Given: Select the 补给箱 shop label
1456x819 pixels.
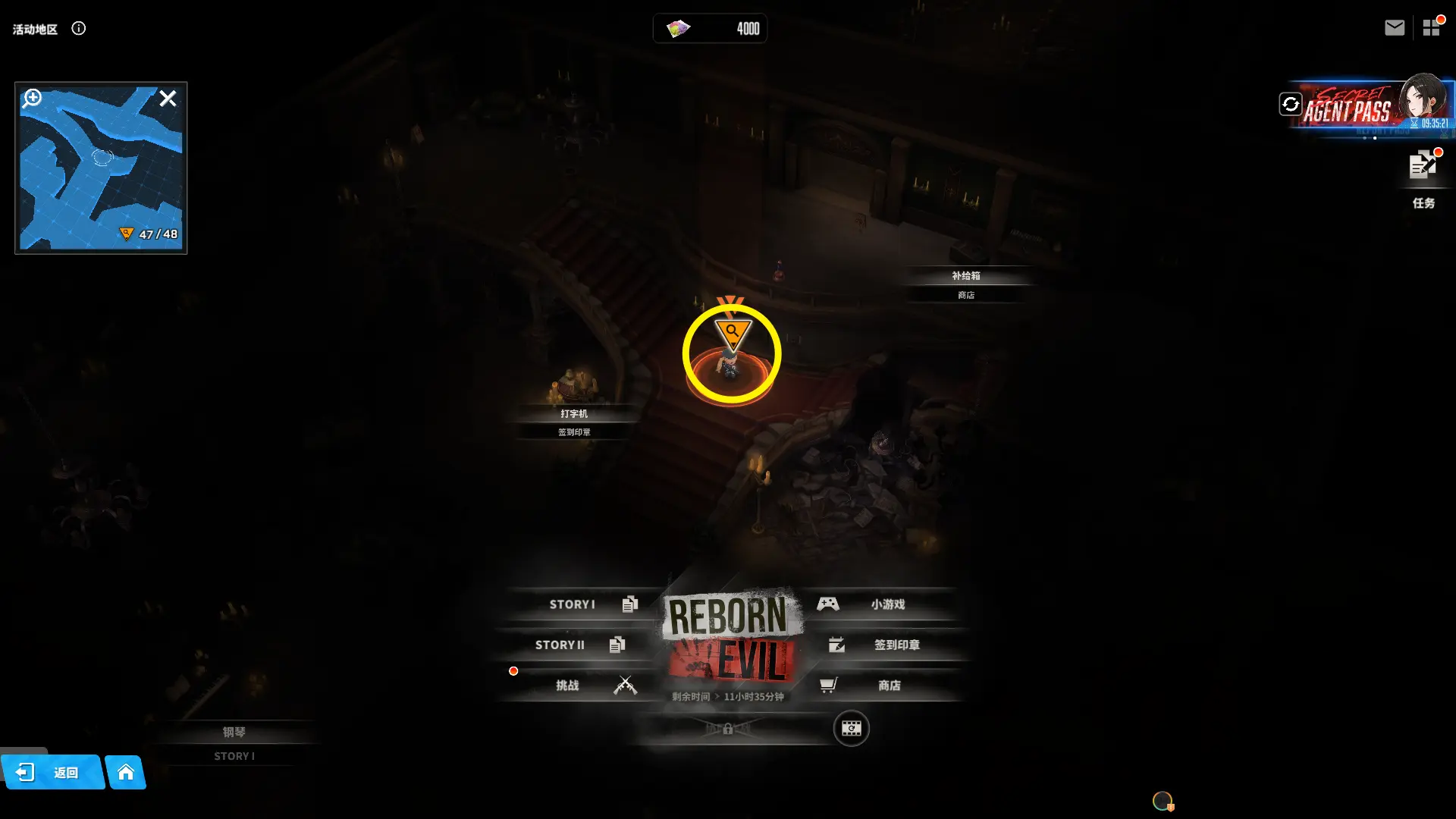Looking at the screenshot, I should point(965,276).
